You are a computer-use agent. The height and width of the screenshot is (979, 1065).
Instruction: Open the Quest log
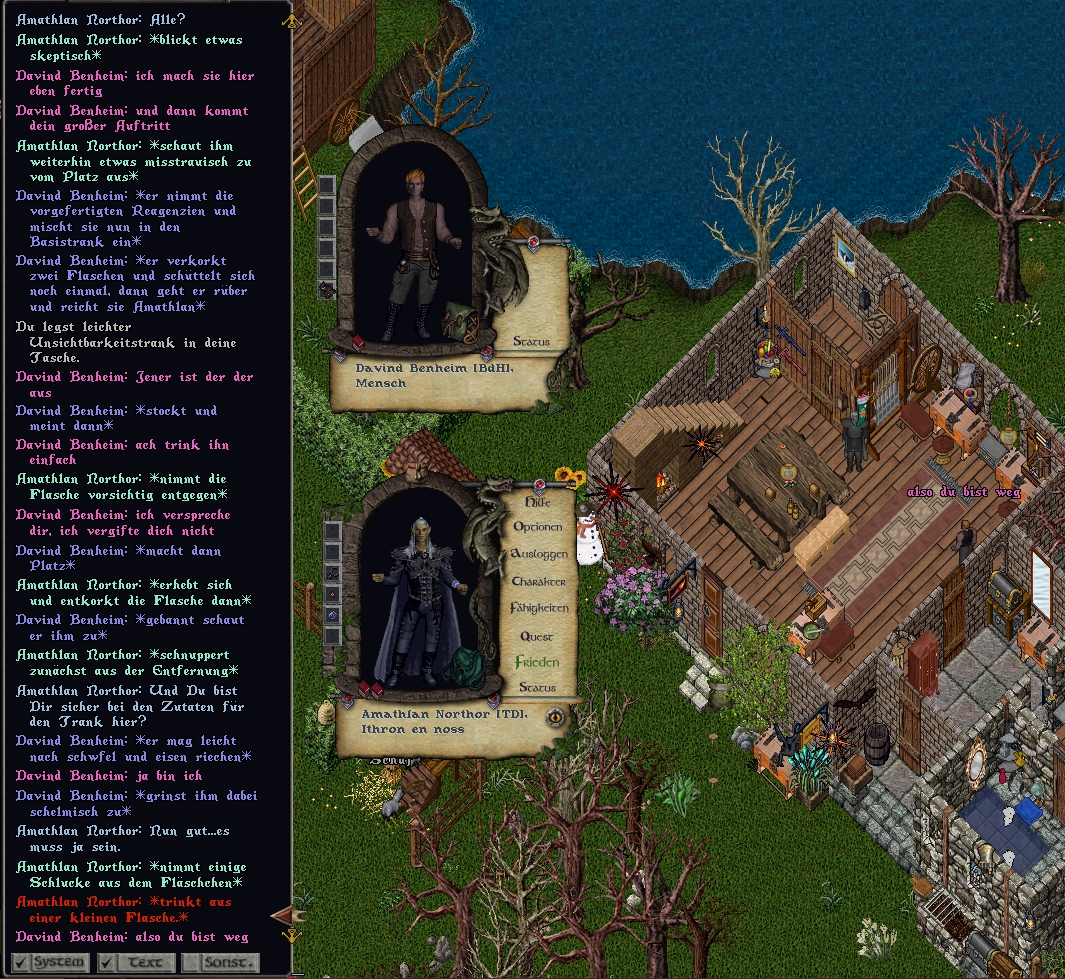pos(537,636)
